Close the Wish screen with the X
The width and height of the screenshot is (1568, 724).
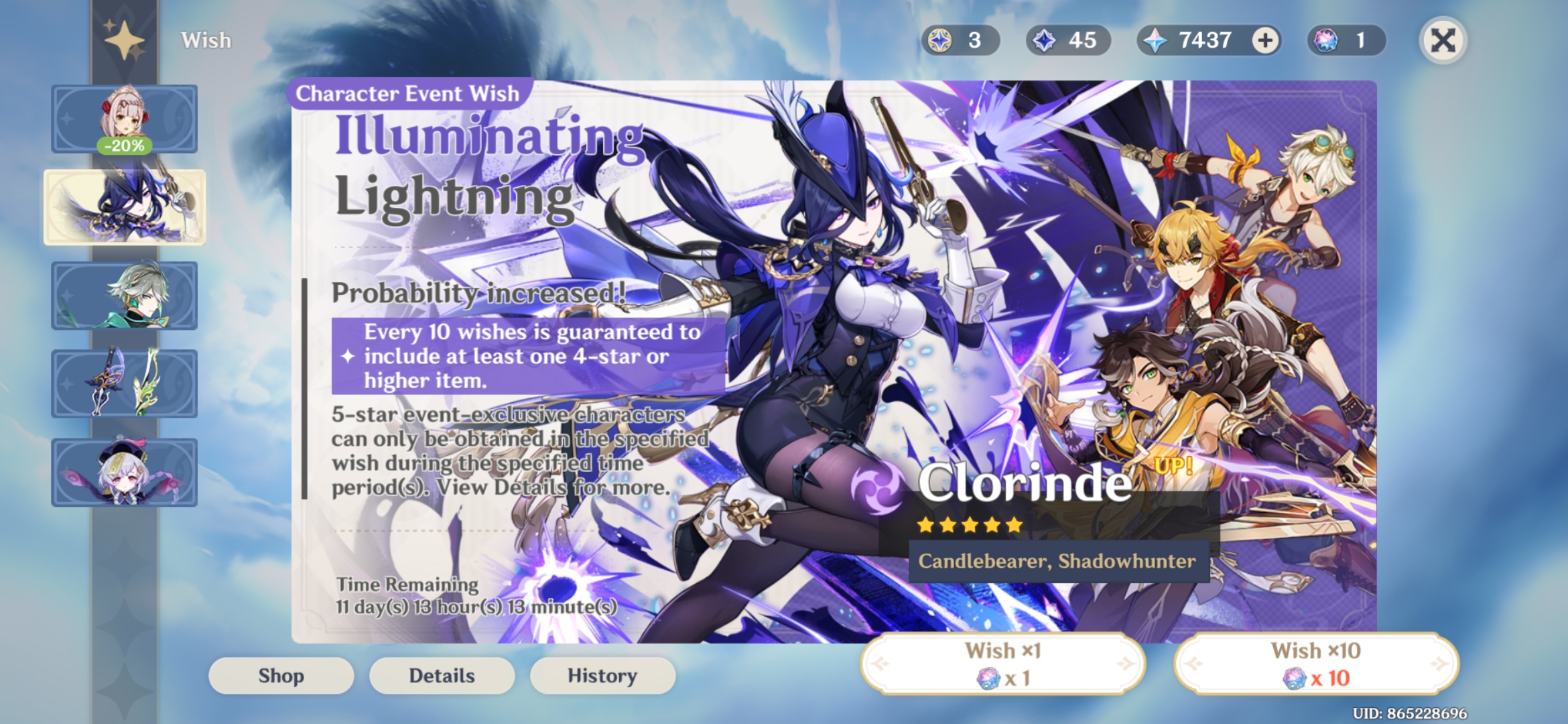1444,40
